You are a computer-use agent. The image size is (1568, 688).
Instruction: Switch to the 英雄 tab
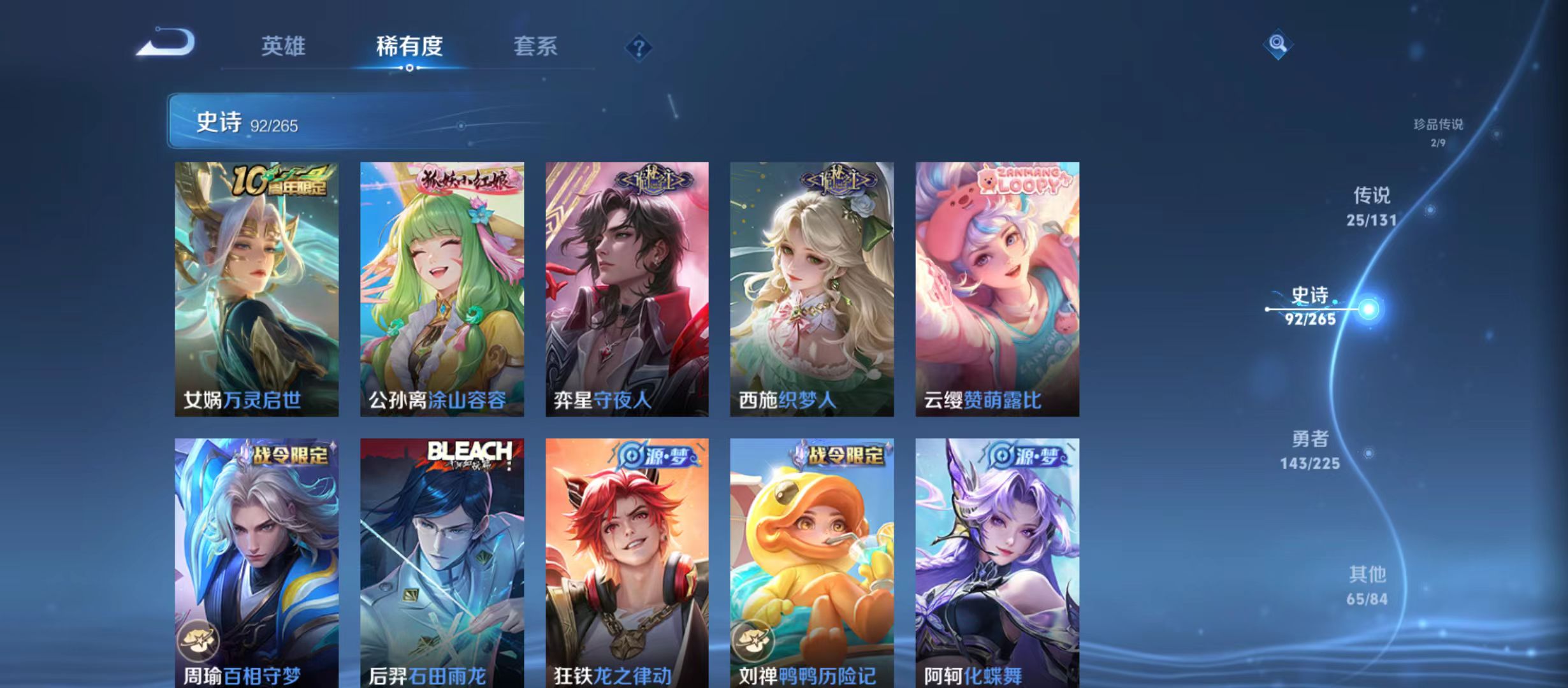pyautogui.click(x=283, y=46)
